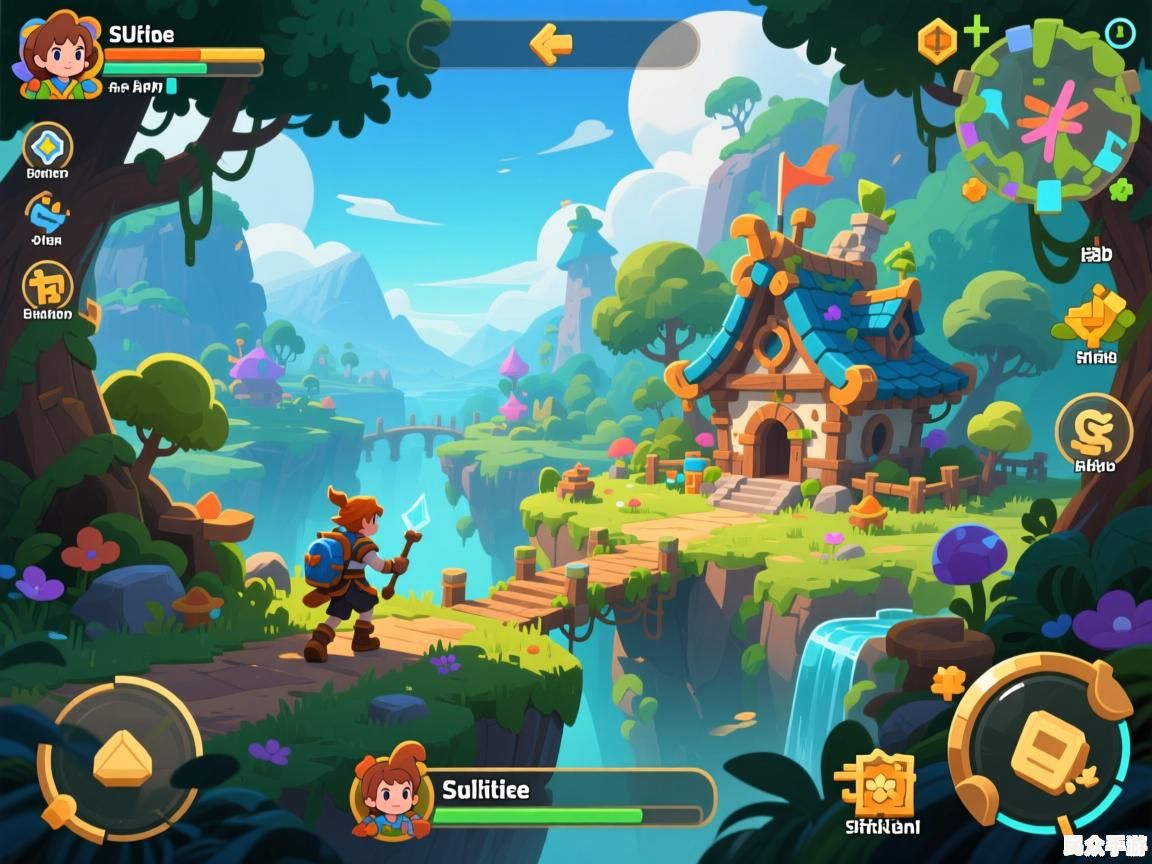1152x864 pixels.
Task: Click the player avatar portrait
Action: pos(58,54)
